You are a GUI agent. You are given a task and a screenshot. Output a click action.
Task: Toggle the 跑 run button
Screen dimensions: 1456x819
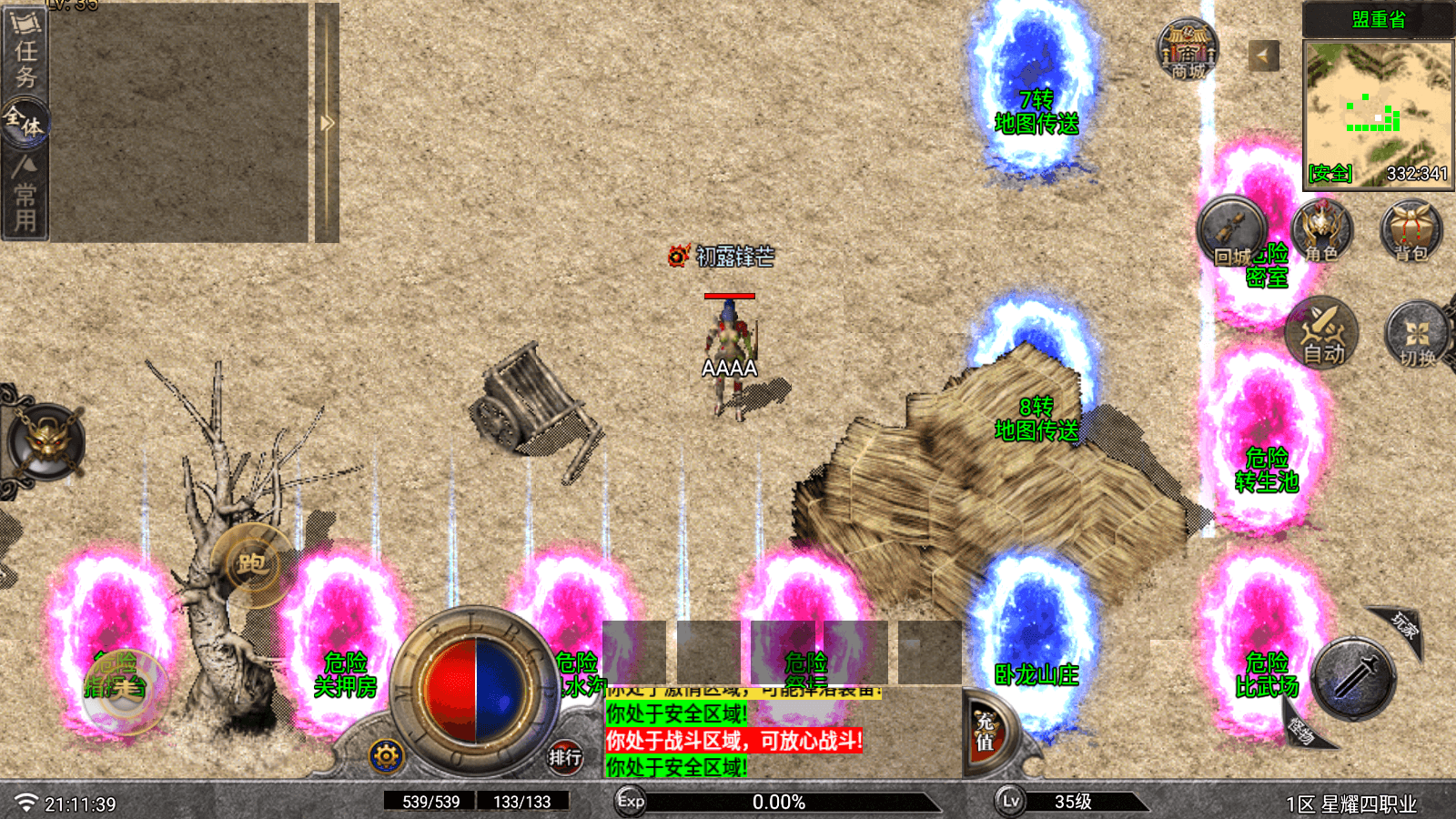252,564
